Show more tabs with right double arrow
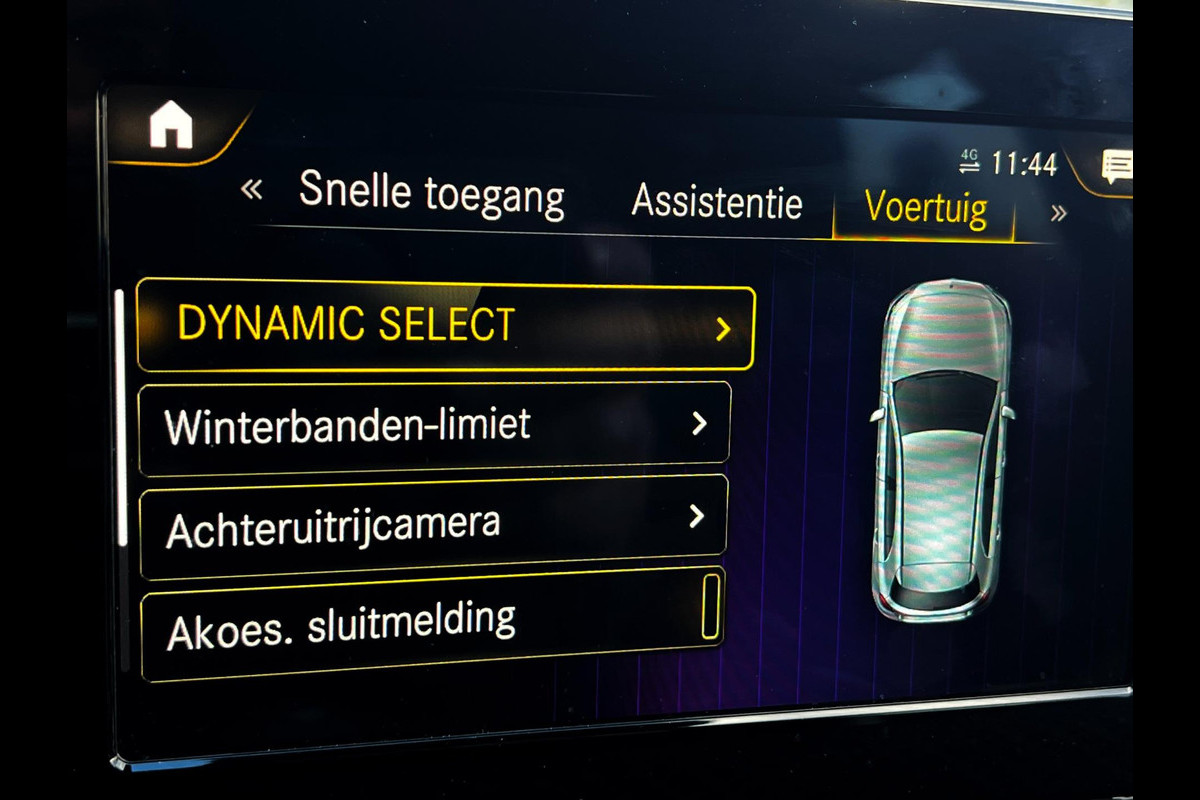Viewport: 1200px width, 800px height. tap(1058, 213)
